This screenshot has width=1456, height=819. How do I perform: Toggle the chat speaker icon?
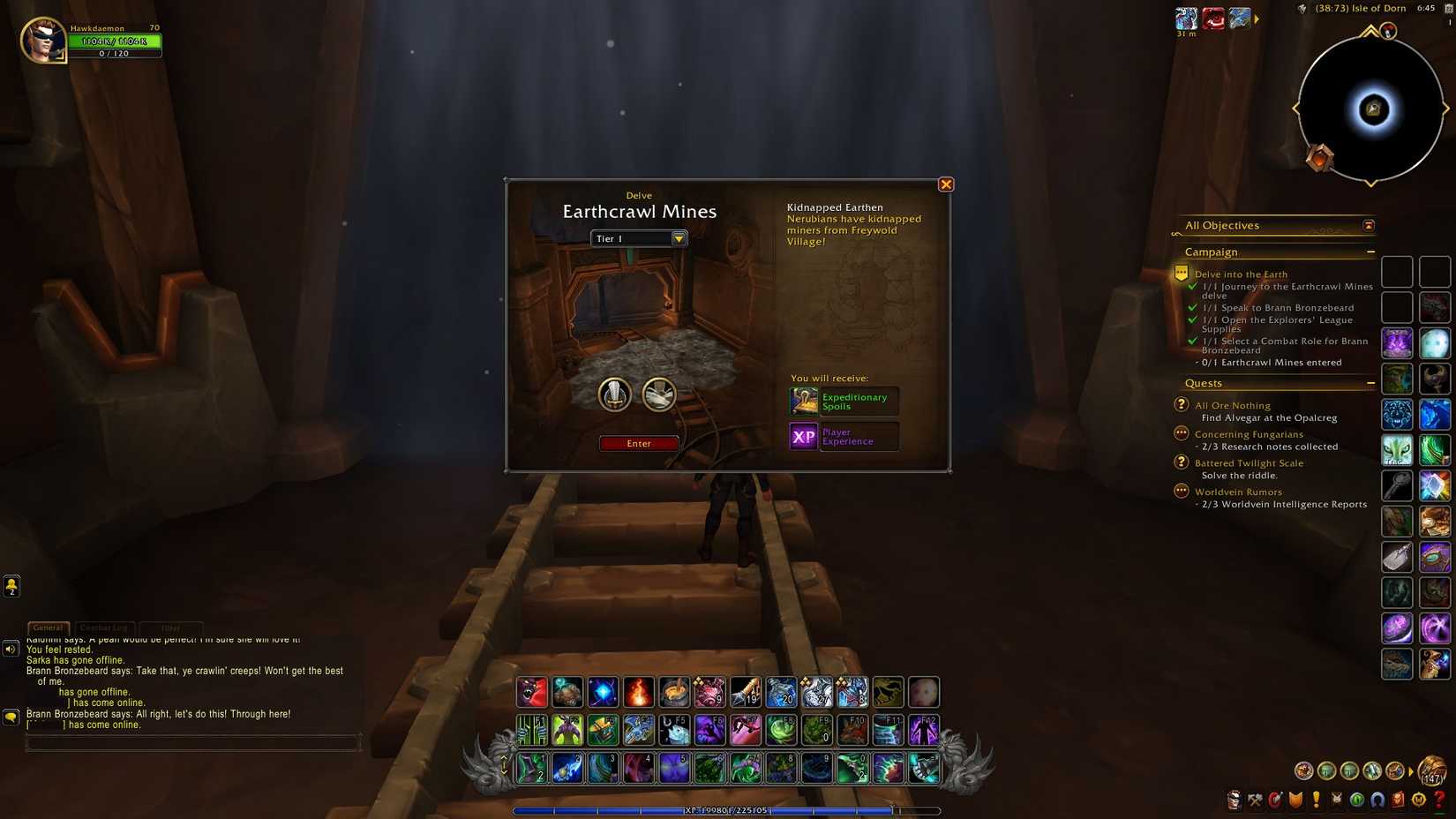click(x=10, y=649)
